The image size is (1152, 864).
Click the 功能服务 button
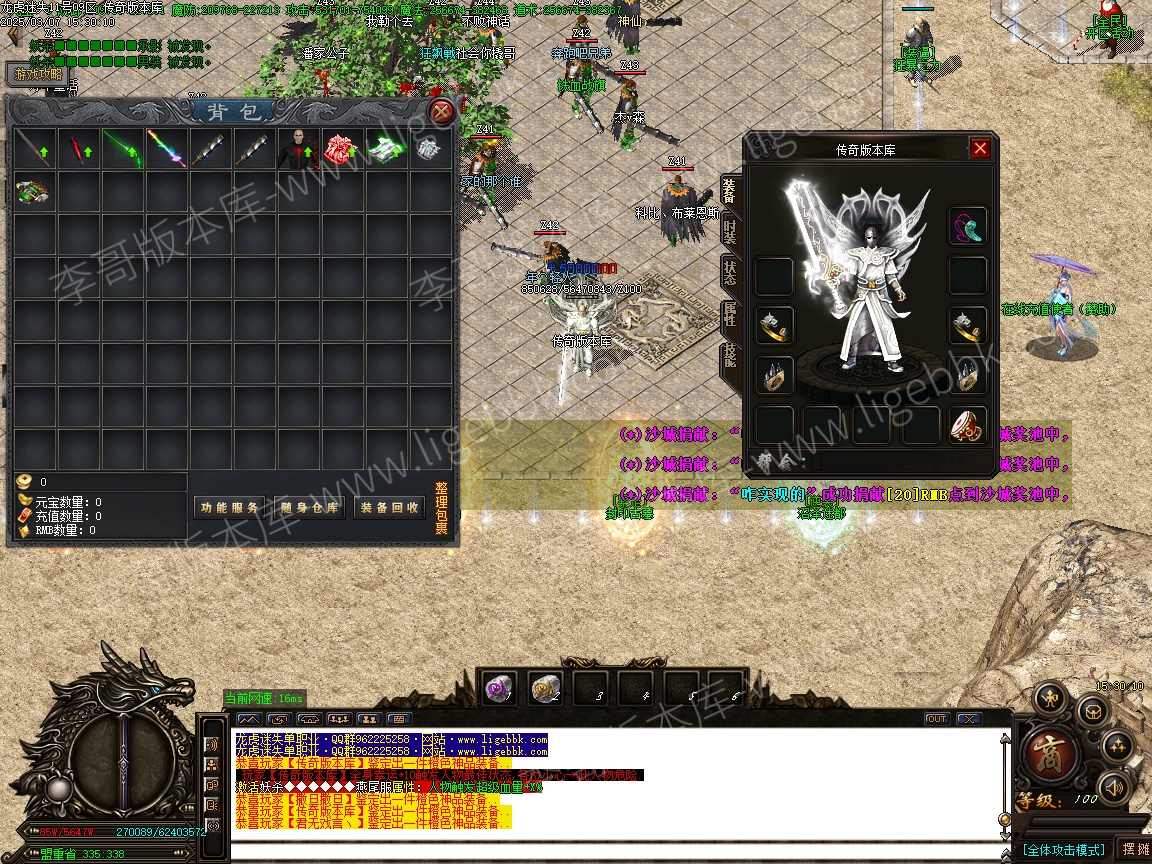229,508
